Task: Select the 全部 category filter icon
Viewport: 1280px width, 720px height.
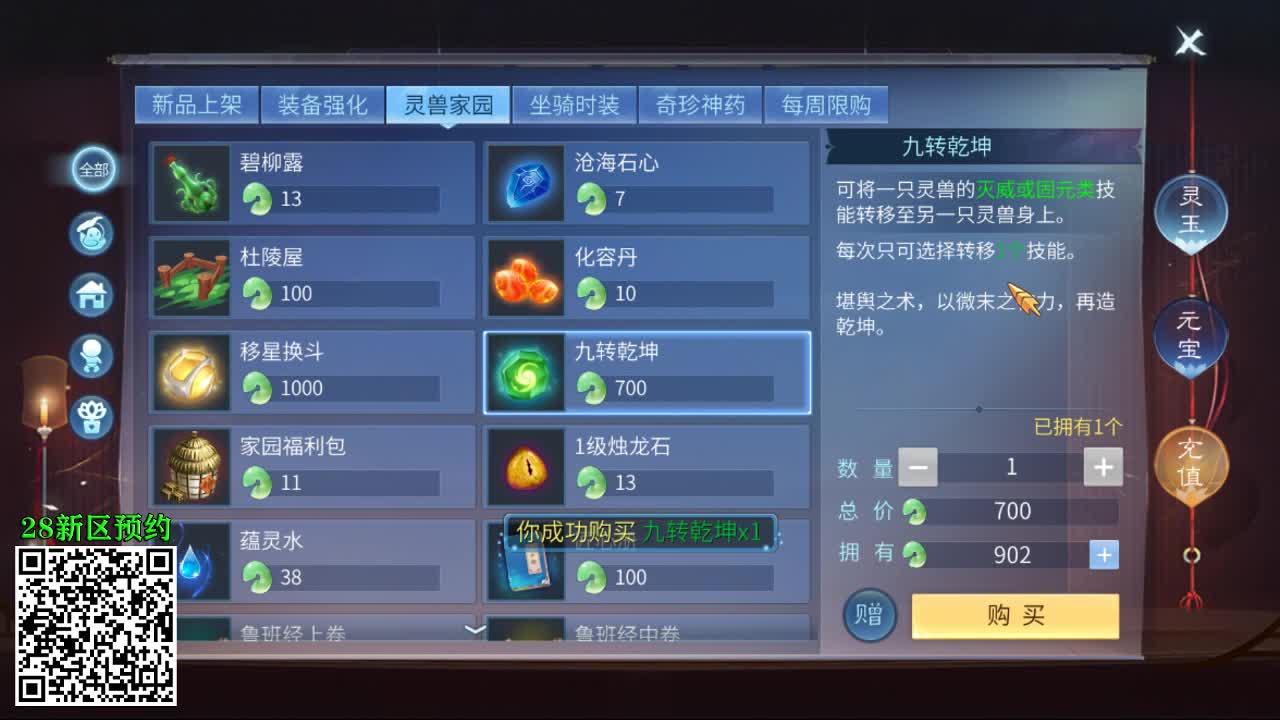Action: pos(91,170)
